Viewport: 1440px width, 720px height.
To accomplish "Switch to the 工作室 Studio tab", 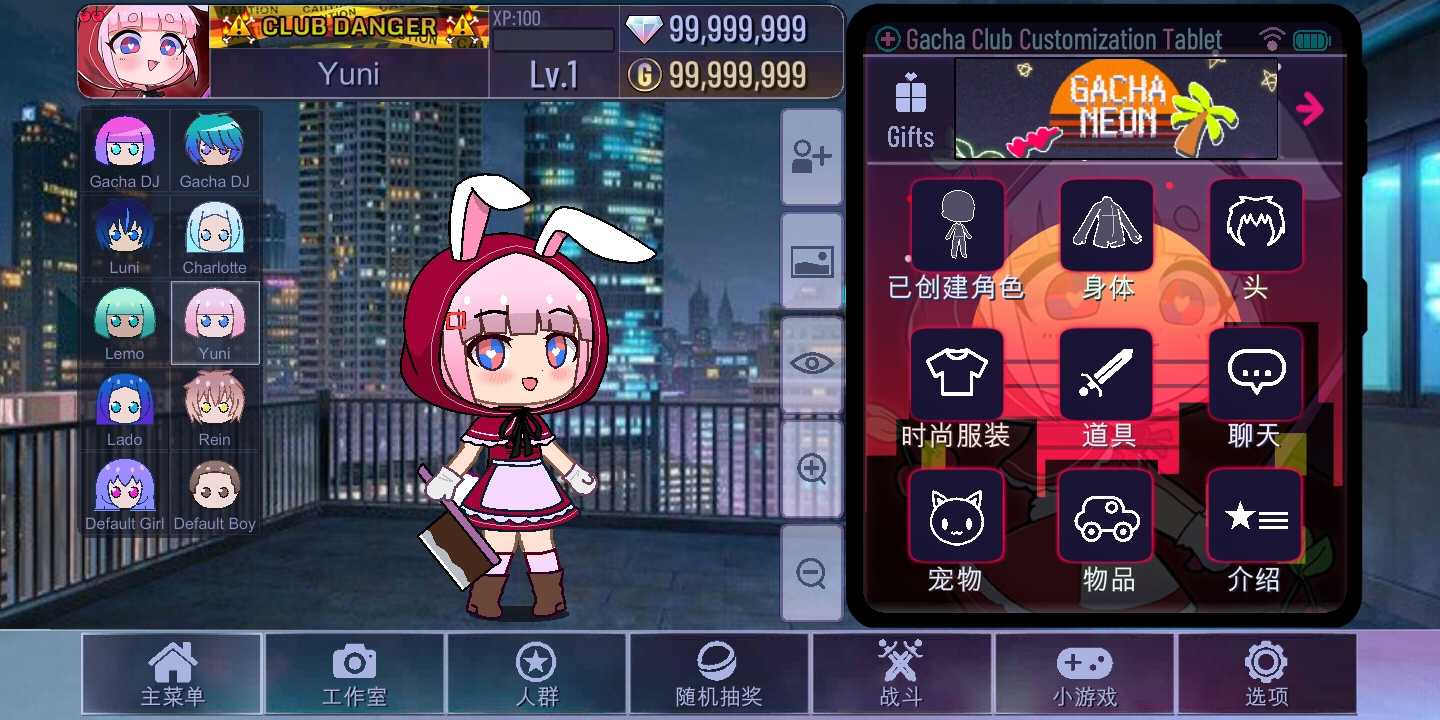I will [354, 674].
